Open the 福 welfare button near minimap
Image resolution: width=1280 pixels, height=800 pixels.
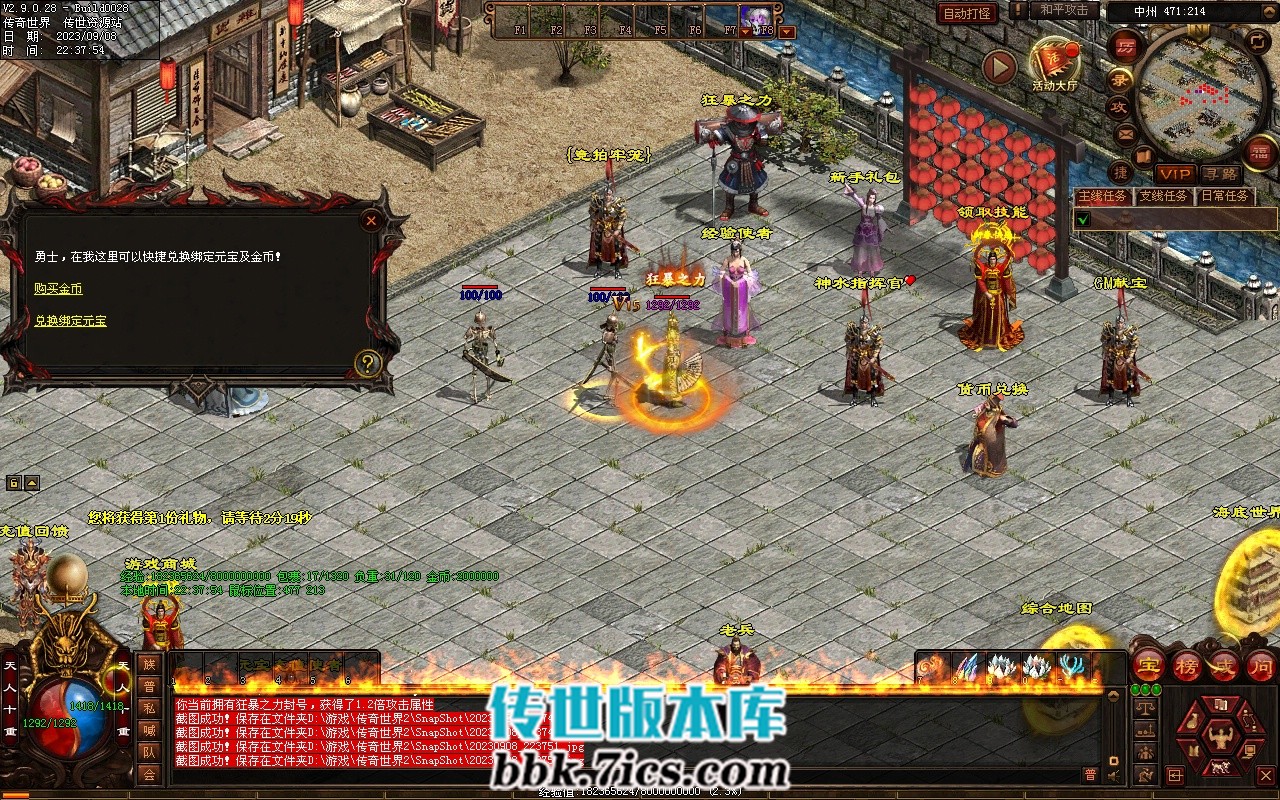[x=1260, y=152]
